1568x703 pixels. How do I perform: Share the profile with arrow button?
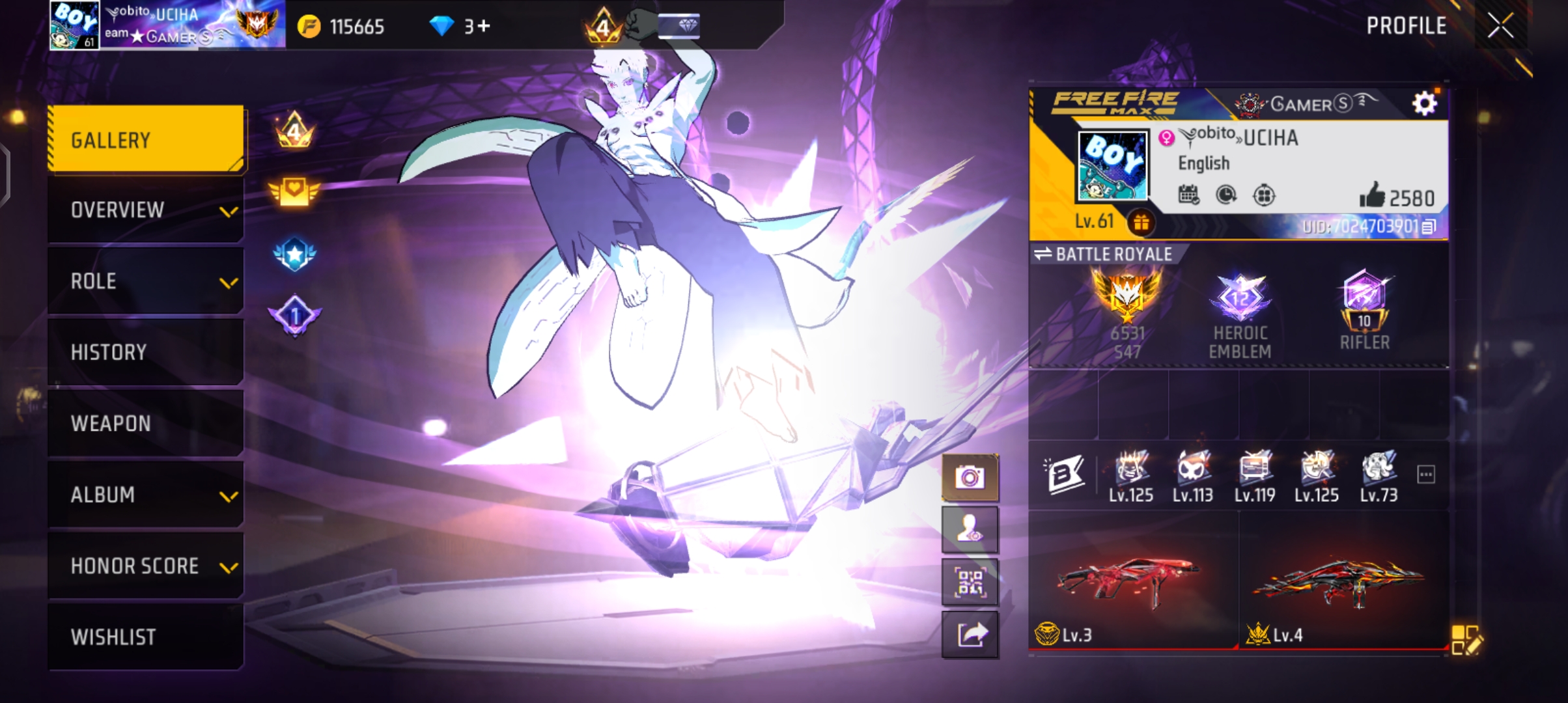coord(970,634)
